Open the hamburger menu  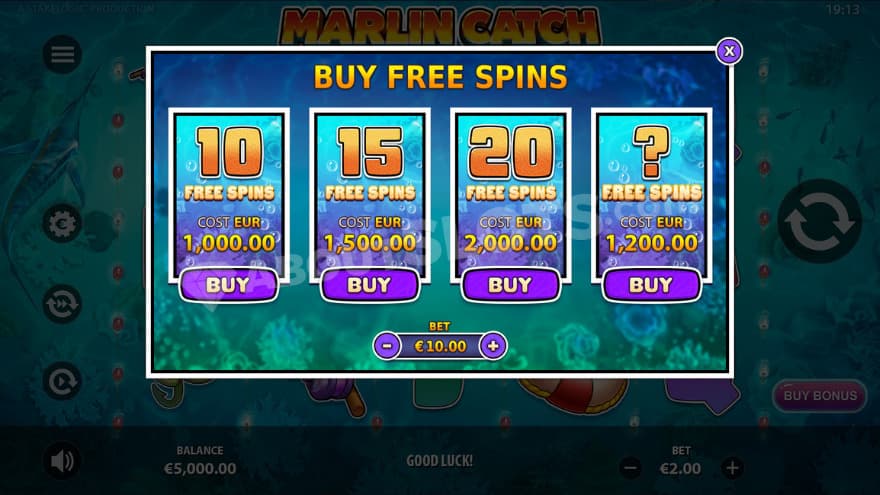(x=62, y=55)
